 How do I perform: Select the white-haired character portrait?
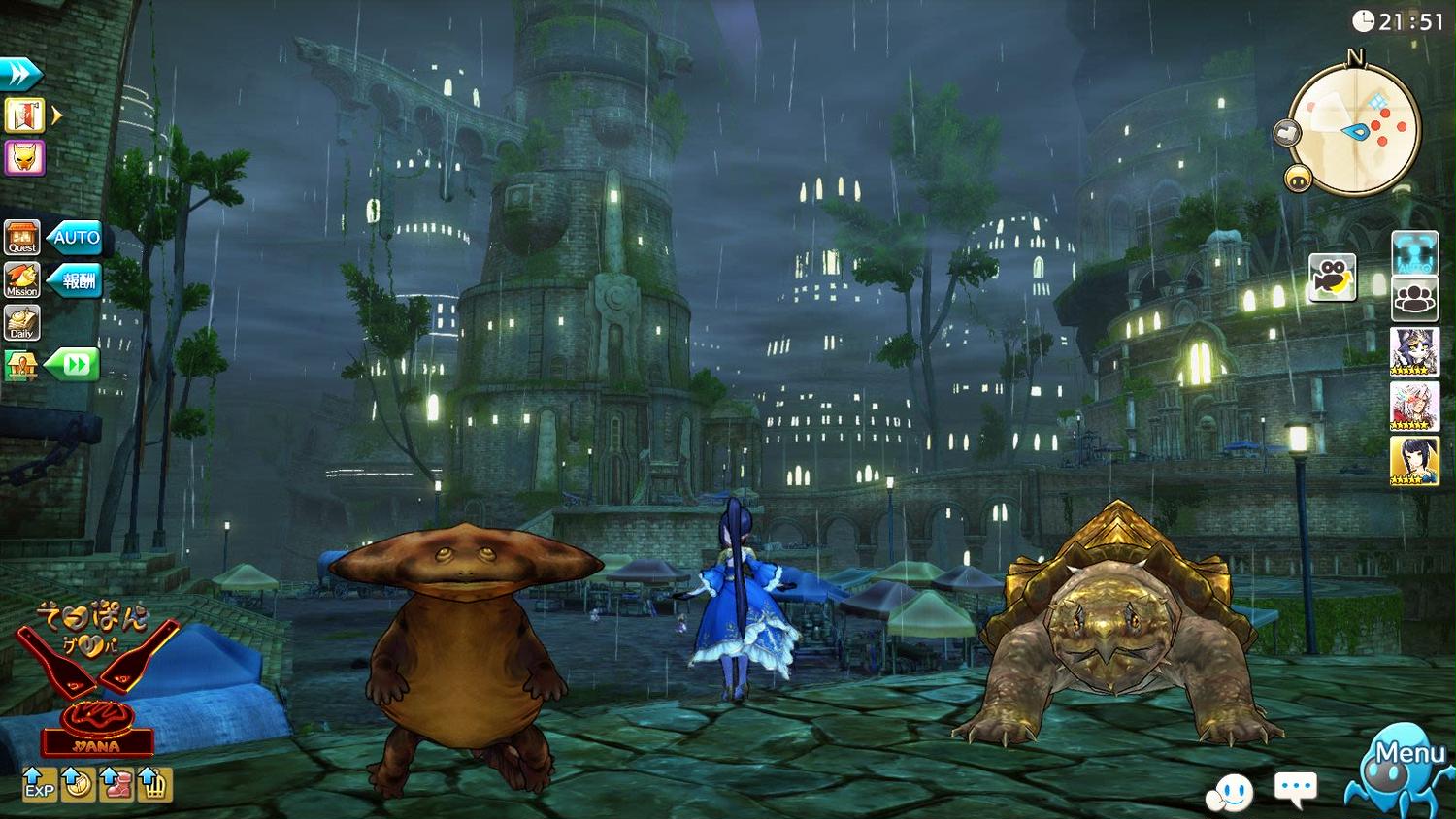click(1414, 406)
